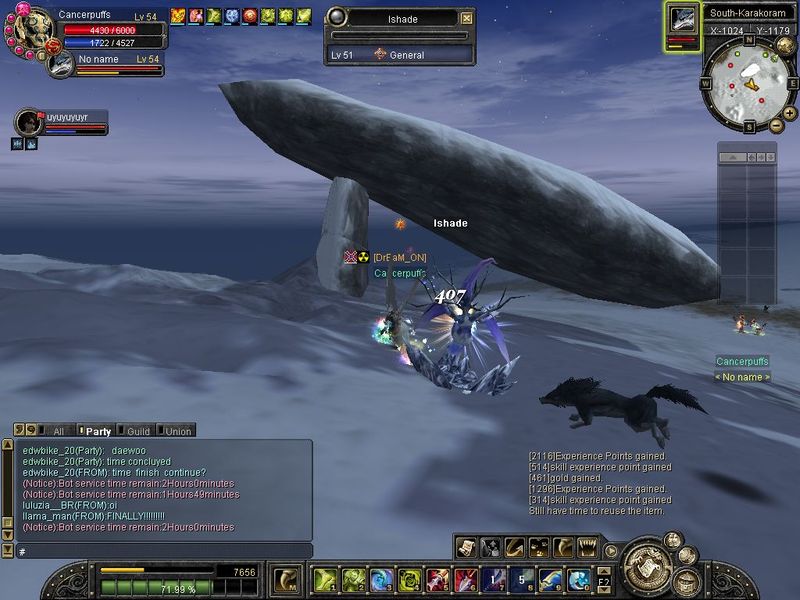
Task: Activate the blue swirl skill in slot 3
Action: tap(381, 579)
